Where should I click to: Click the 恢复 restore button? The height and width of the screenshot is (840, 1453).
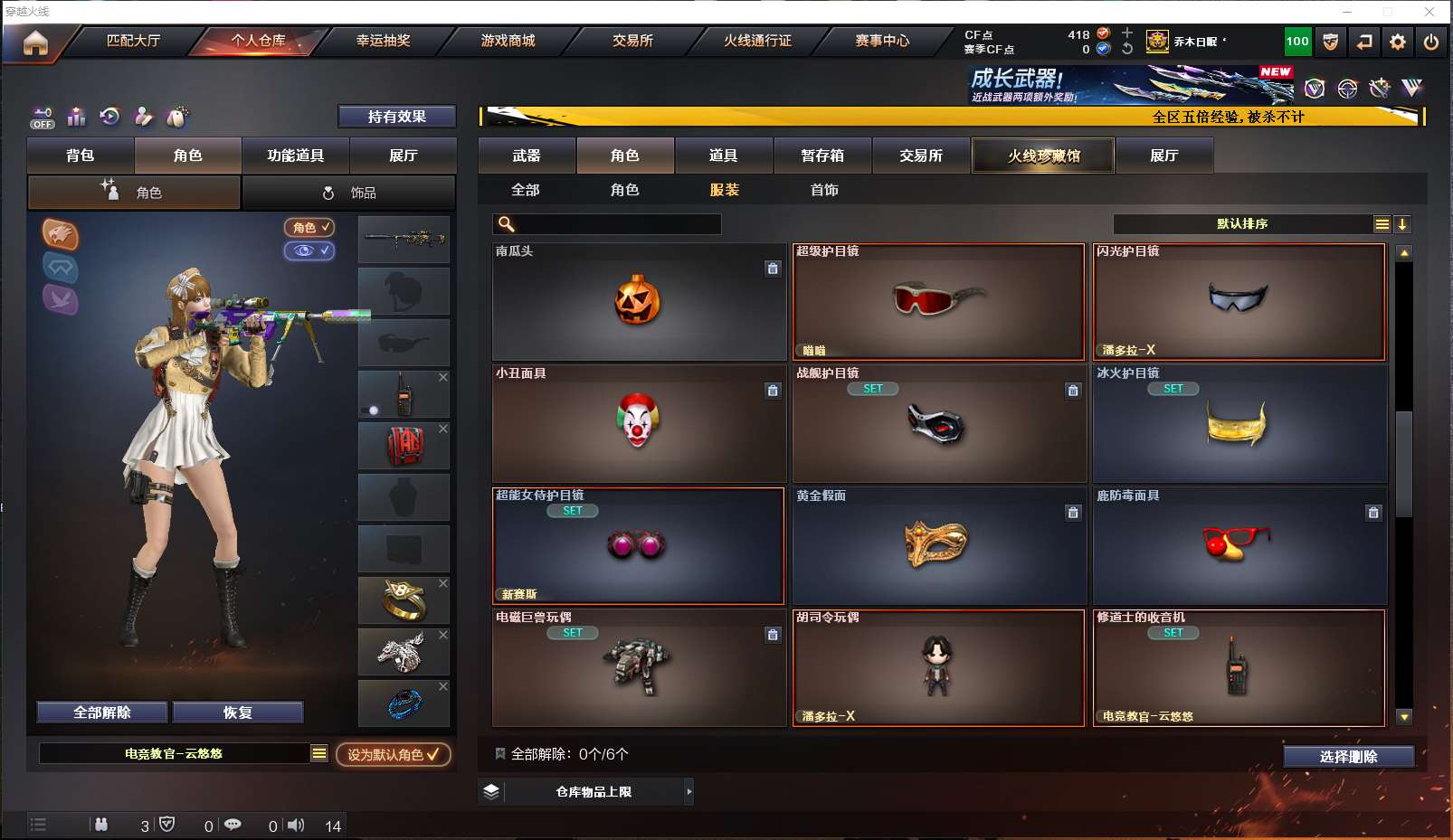[238, 713]
